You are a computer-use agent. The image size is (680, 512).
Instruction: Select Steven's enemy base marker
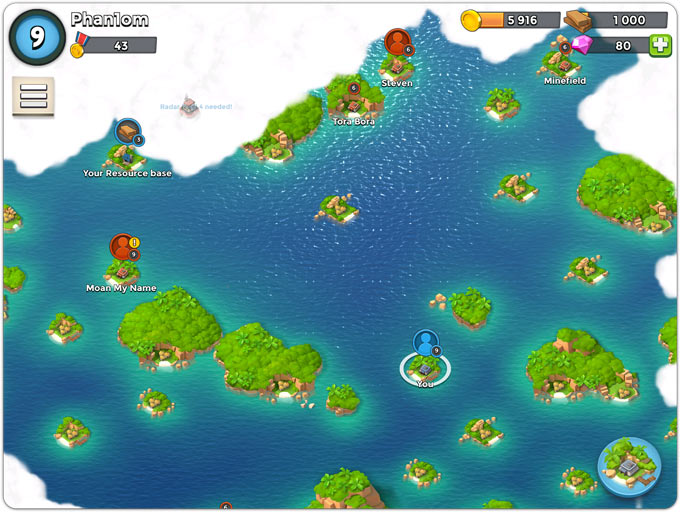click(397, 43)
